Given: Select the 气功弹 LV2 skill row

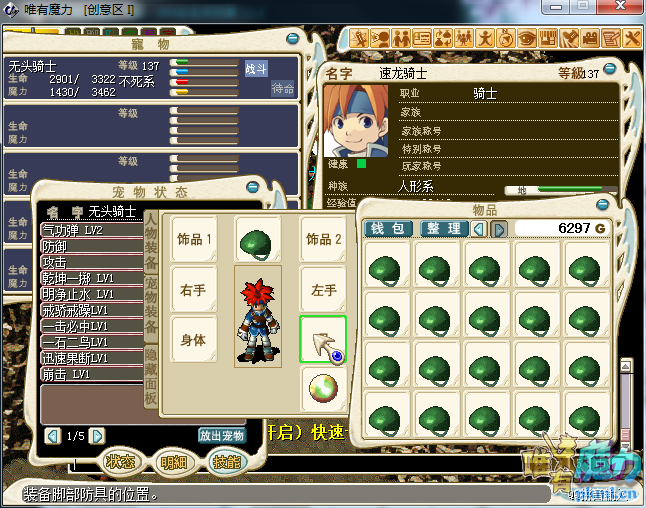Looking at the screenshot, I should [x=90, y=230].
